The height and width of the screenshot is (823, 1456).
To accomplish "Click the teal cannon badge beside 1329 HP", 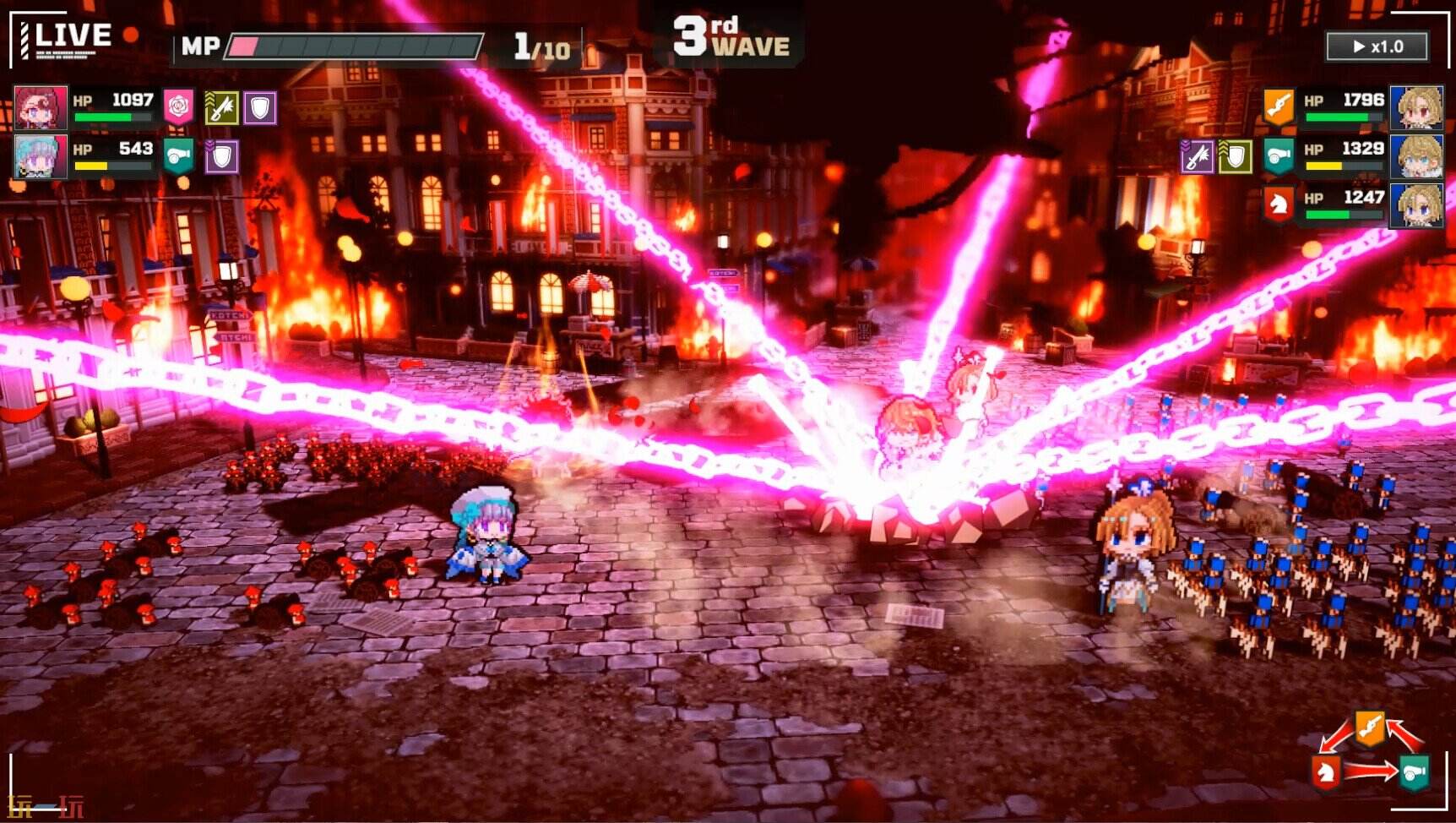I will point(1279,156).
